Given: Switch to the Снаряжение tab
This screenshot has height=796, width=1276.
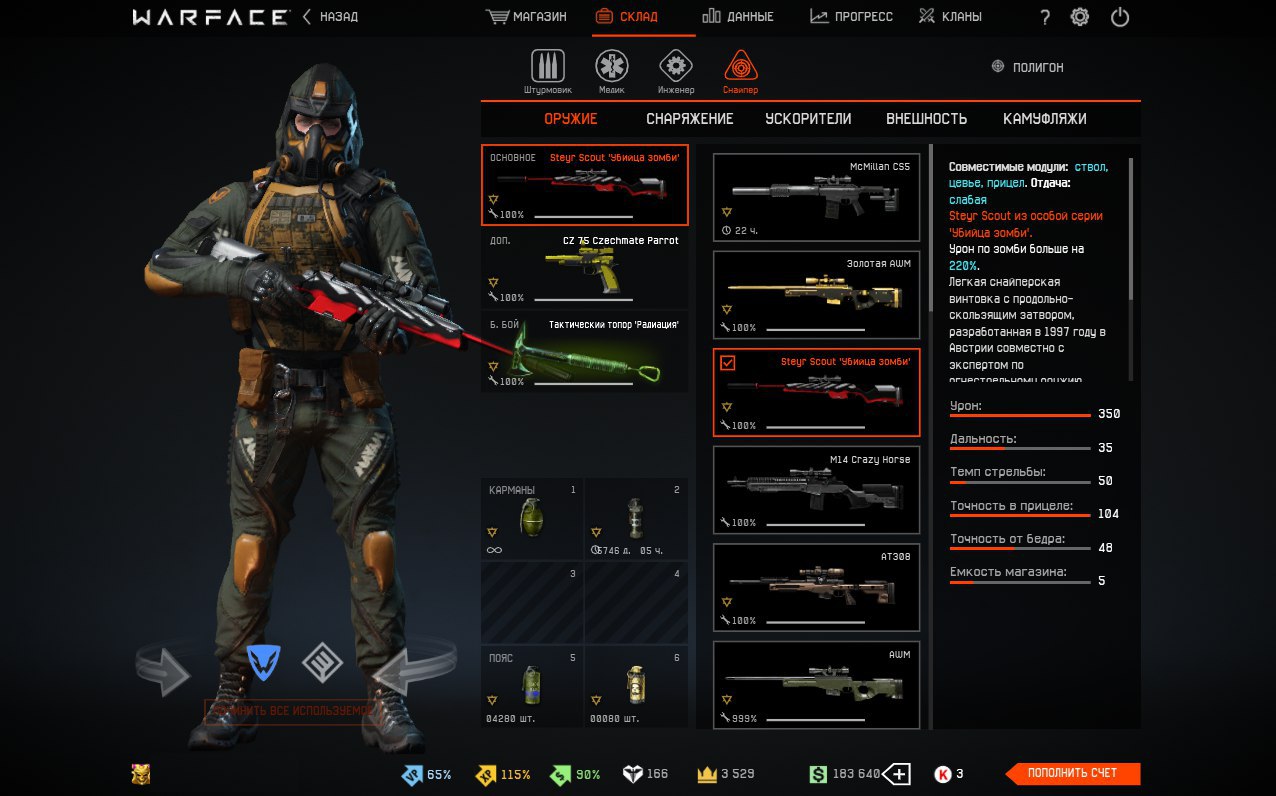Looking at the screenshot, I should 689,119.
